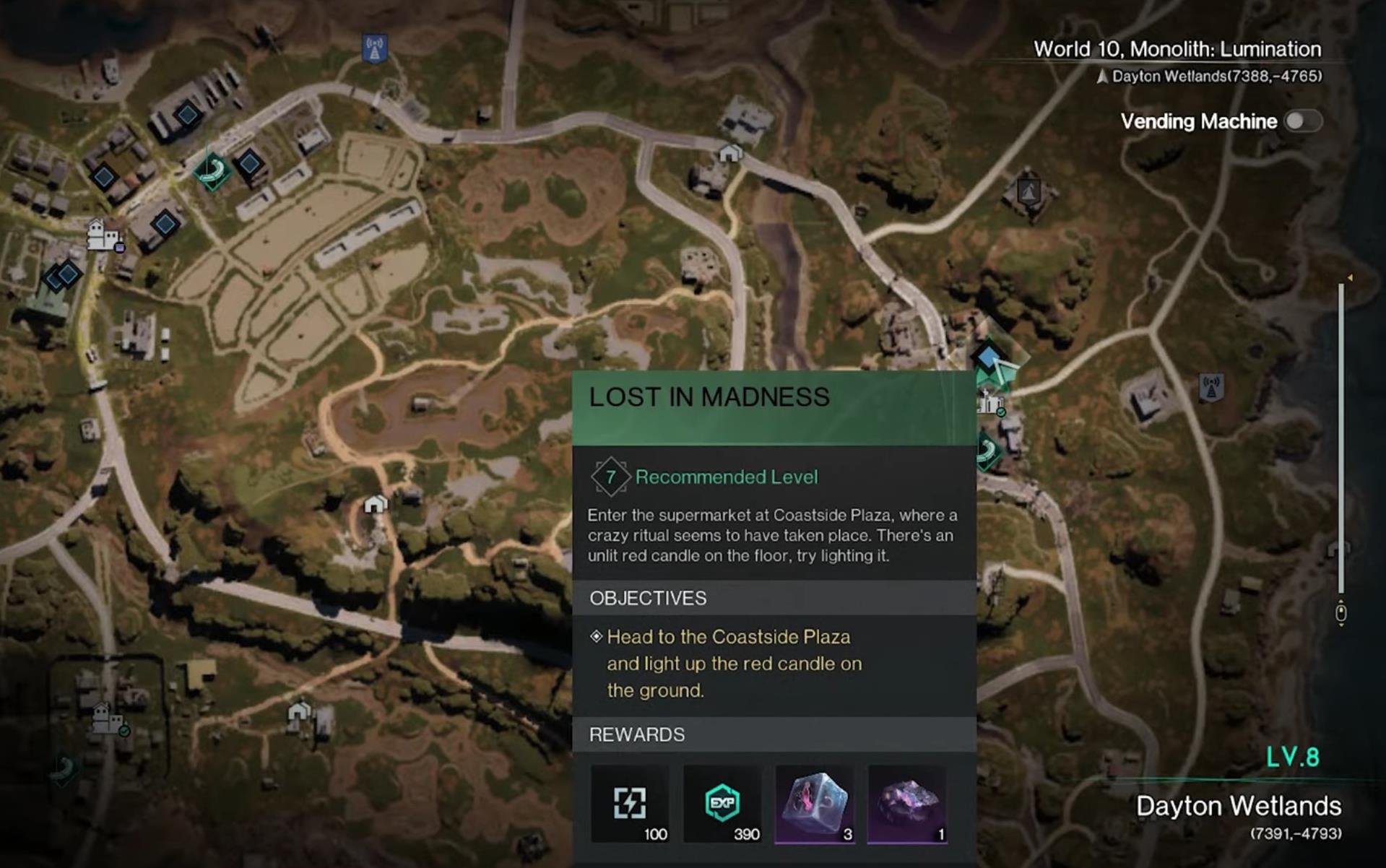Click the map zoom slider track
The height and width of the screenshot is (868, 1386).
[x=1340, y=440]
